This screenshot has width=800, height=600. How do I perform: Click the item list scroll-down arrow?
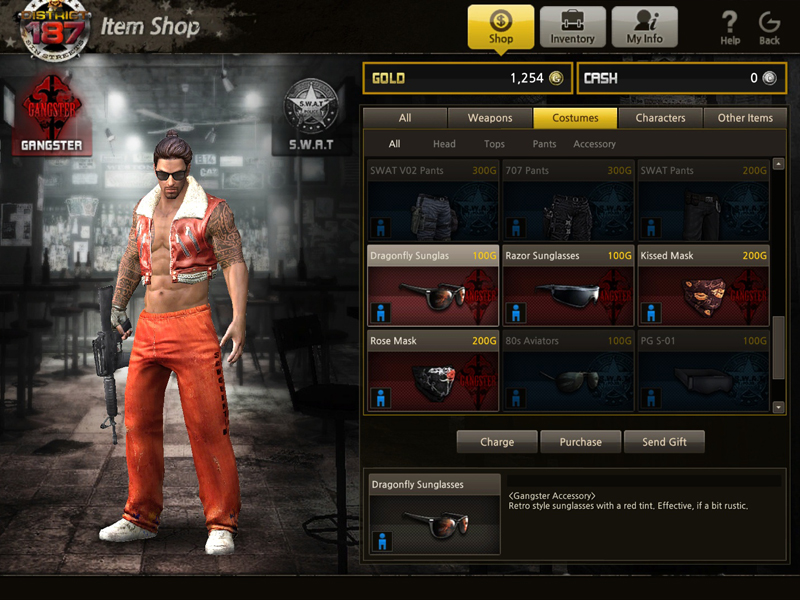[779, 407]
